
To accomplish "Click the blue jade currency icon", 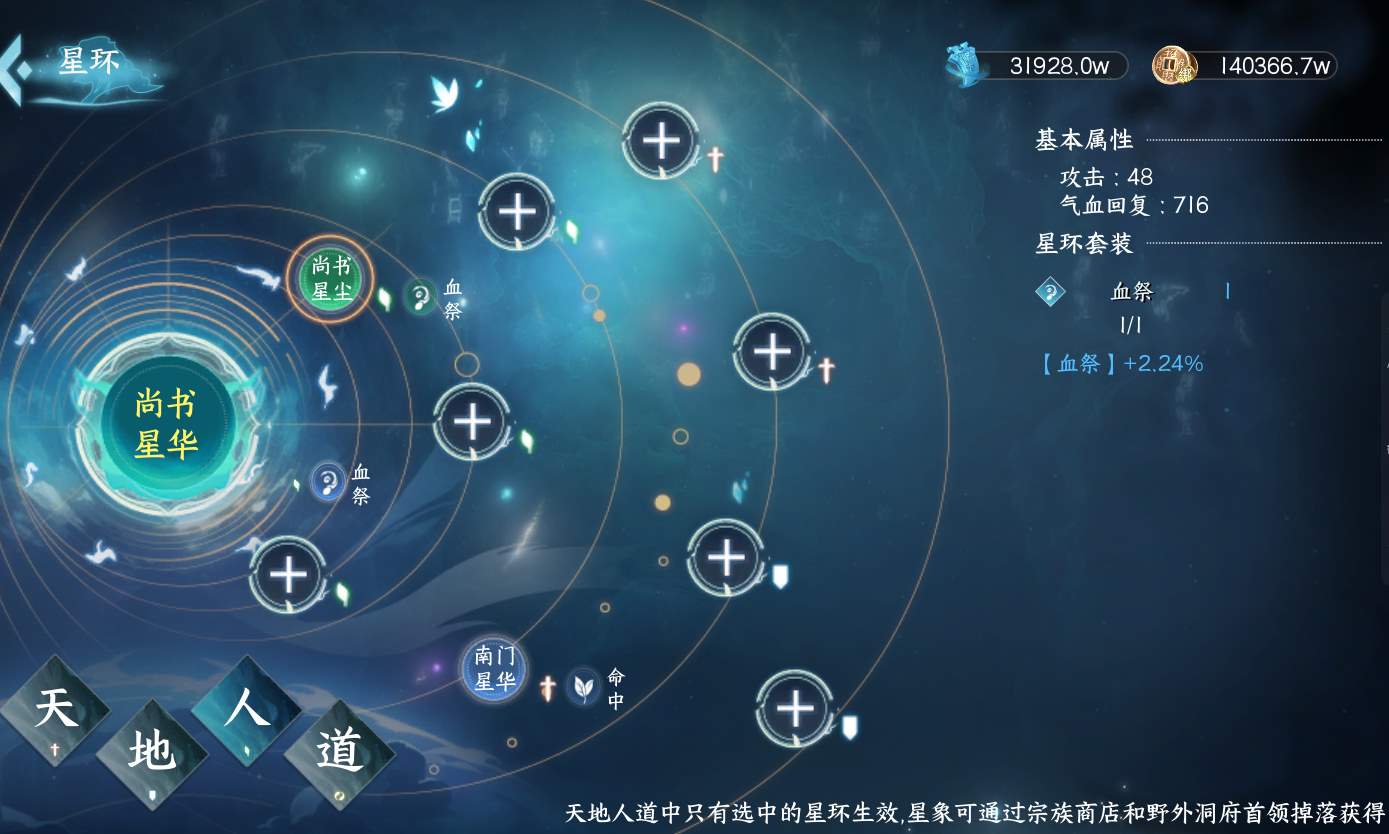I will coord(963,64).
